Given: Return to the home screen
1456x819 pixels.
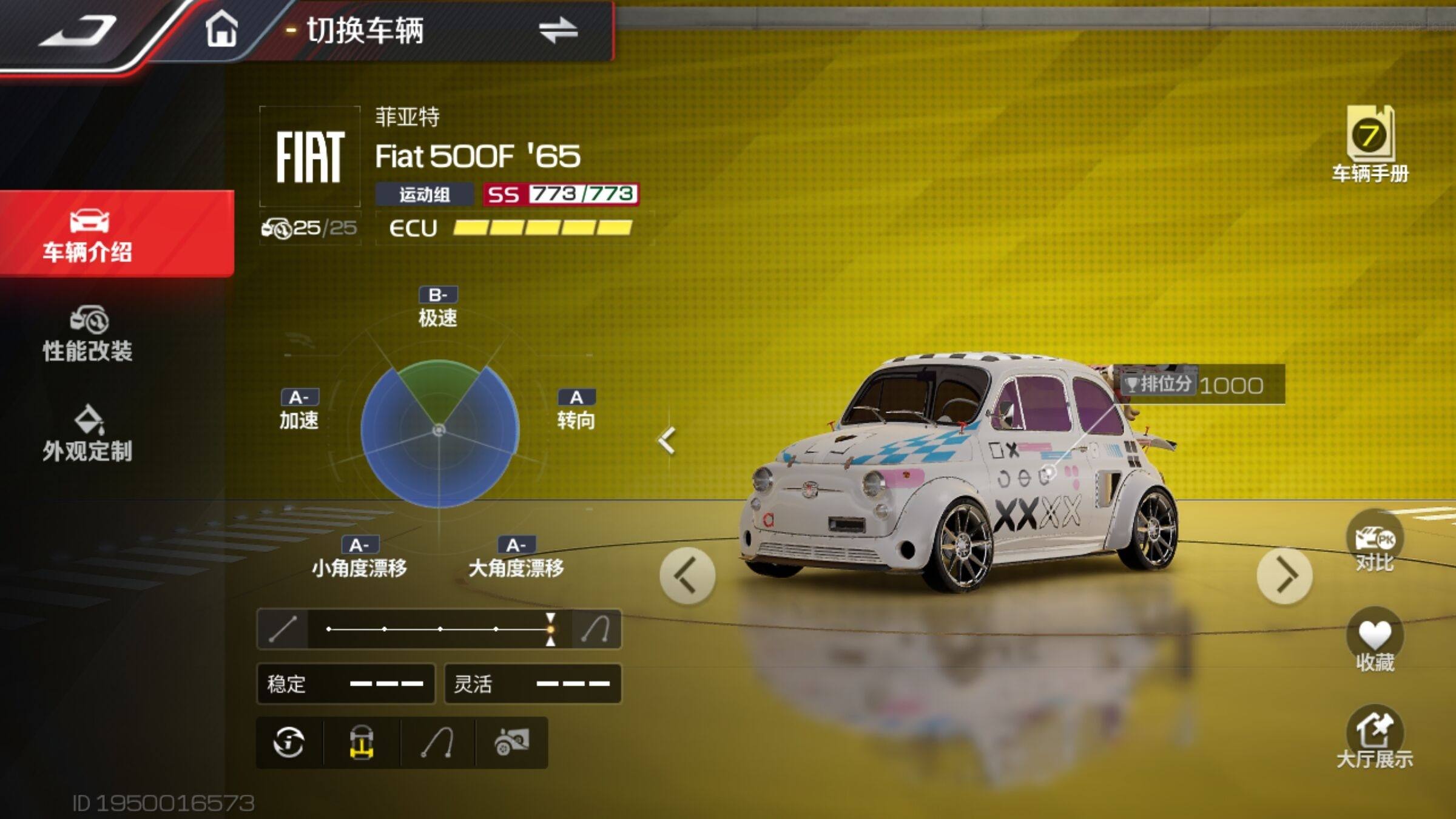Looking at the screenshot, I should (221, 30).
